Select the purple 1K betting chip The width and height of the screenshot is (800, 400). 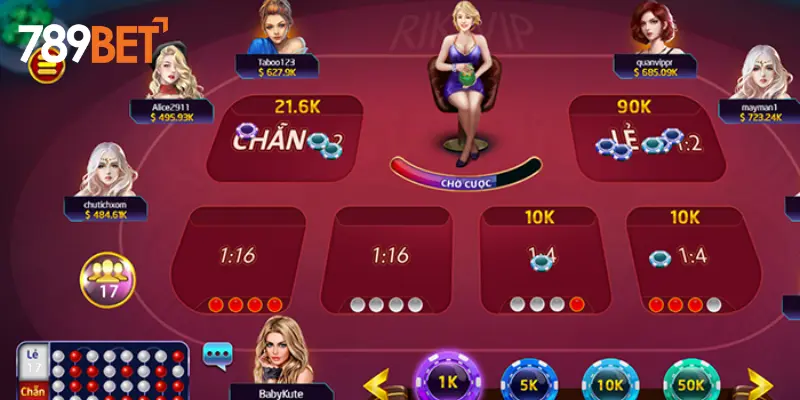point(448,380)
